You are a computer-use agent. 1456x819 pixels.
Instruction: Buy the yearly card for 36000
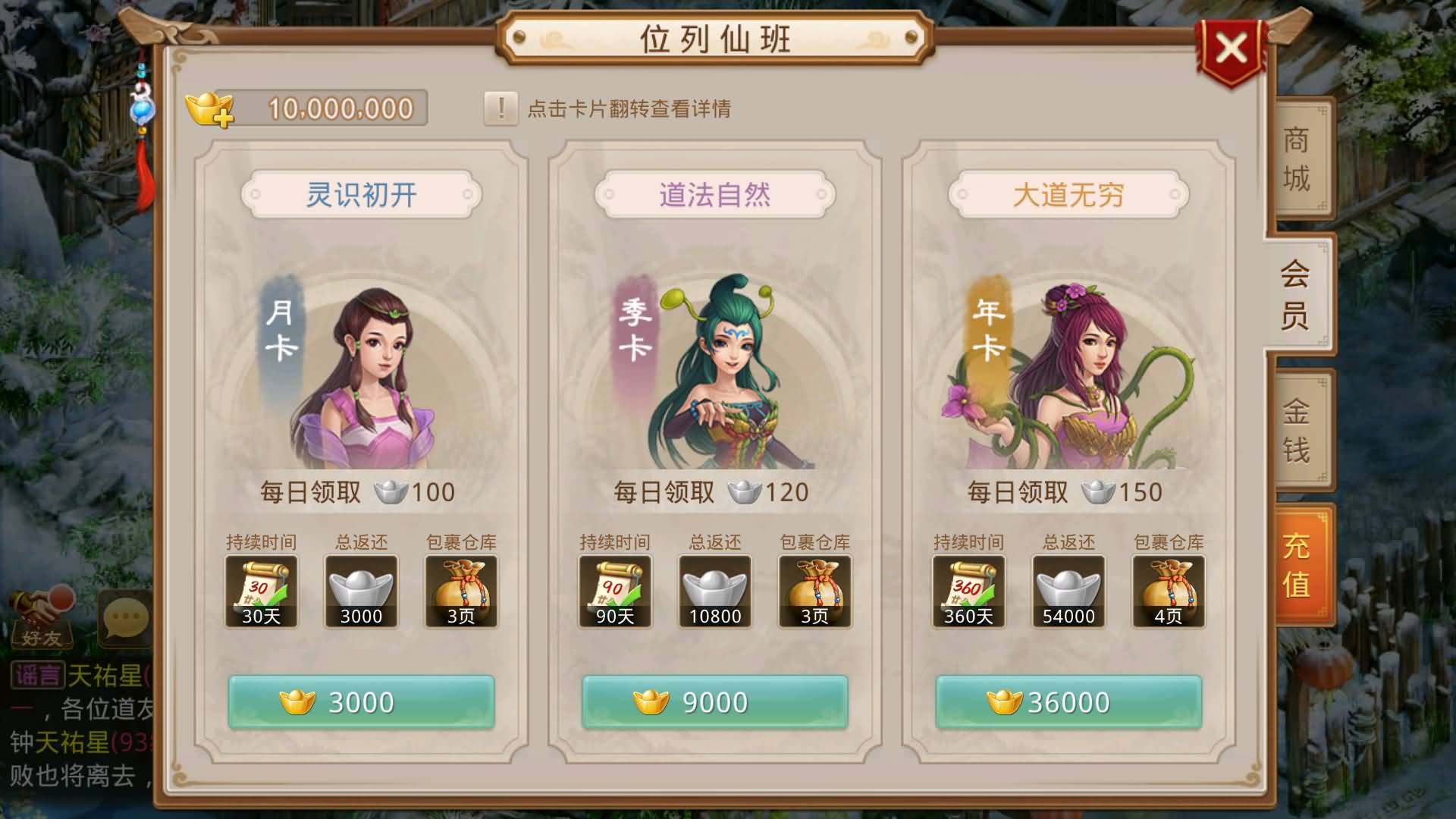click(x=1068, y=702)
